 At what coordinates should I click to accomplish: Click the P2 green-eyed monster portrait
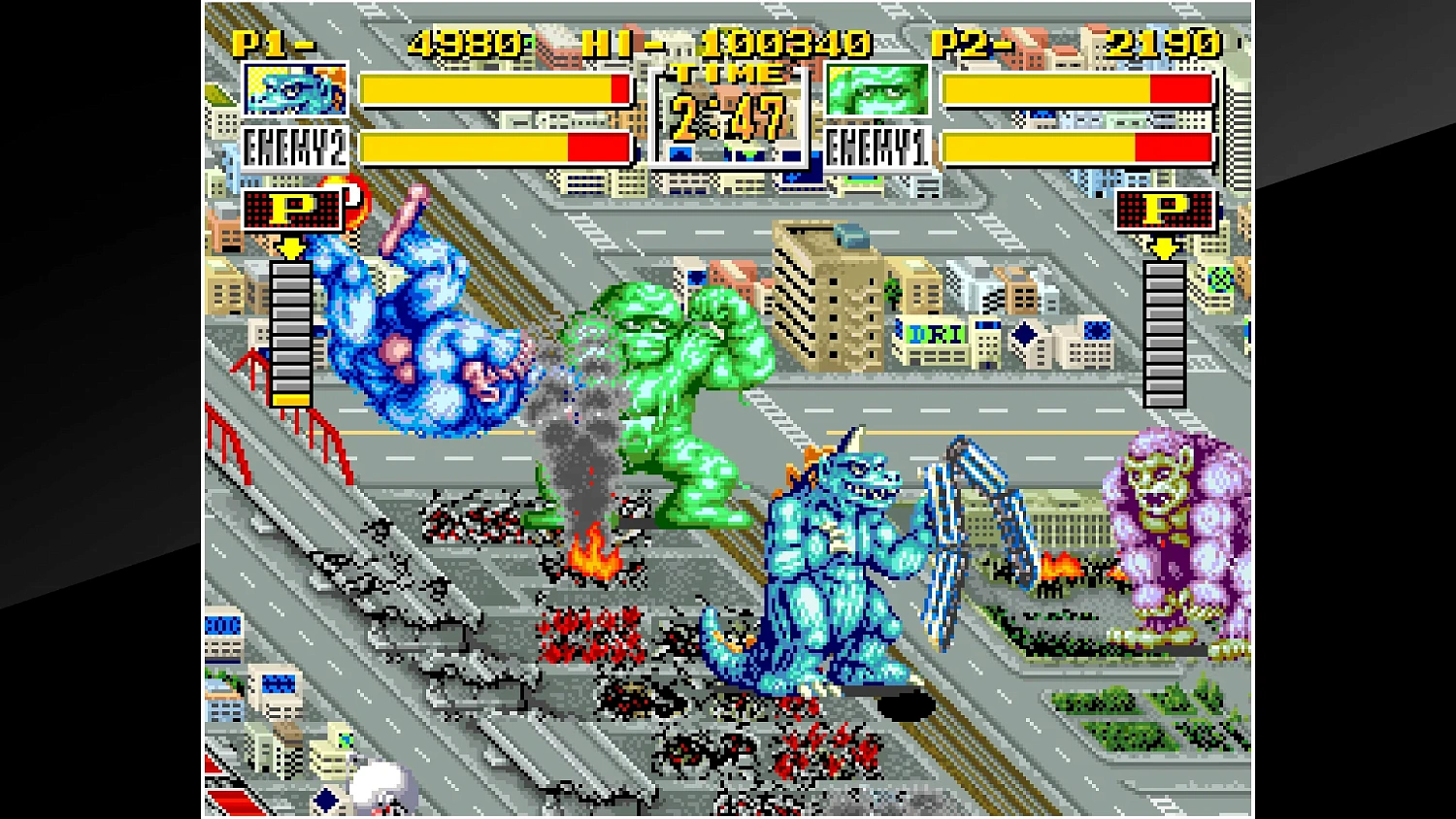click(x=878, y=89)
